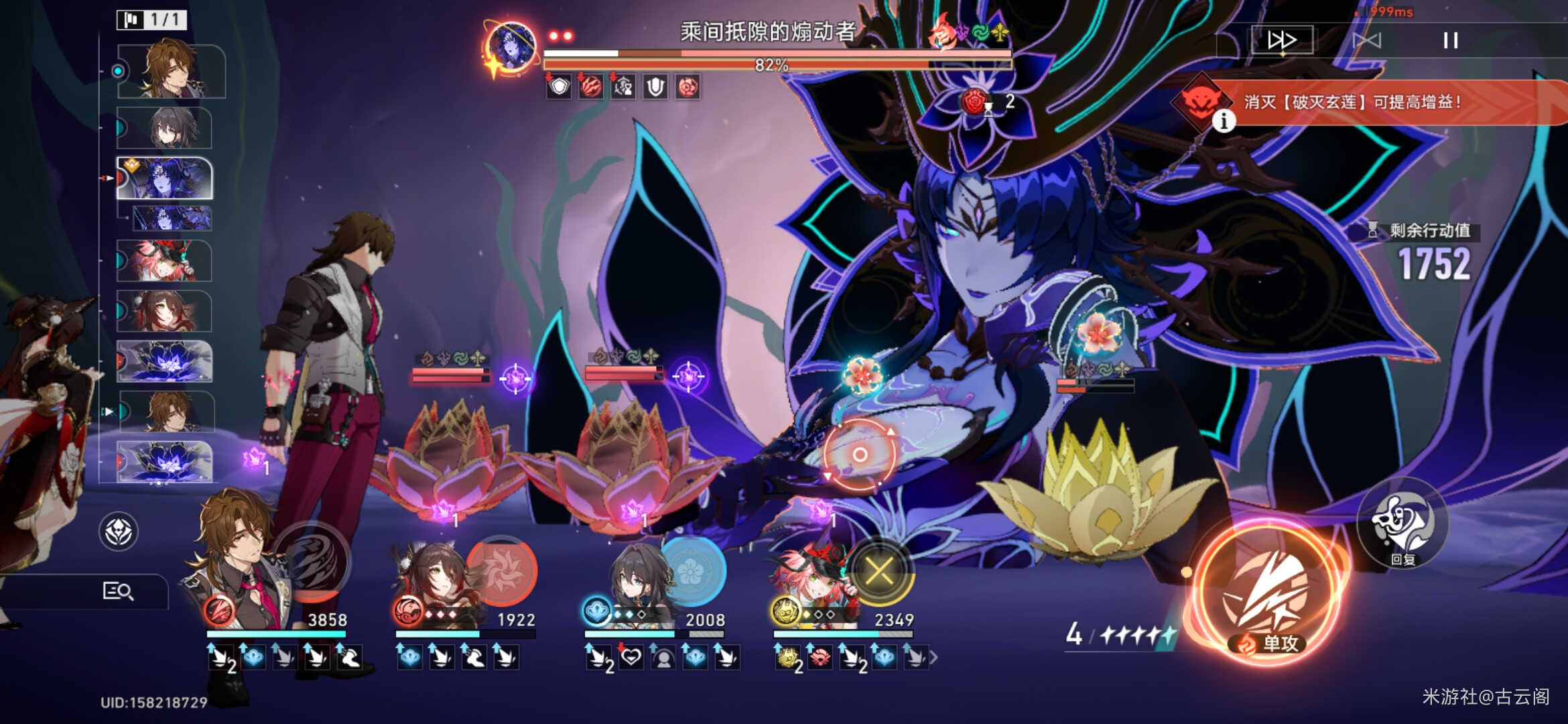Select the pink-haired character's turn-order portrait
The height and width of the screenshot is (724, 1568).
165,260
